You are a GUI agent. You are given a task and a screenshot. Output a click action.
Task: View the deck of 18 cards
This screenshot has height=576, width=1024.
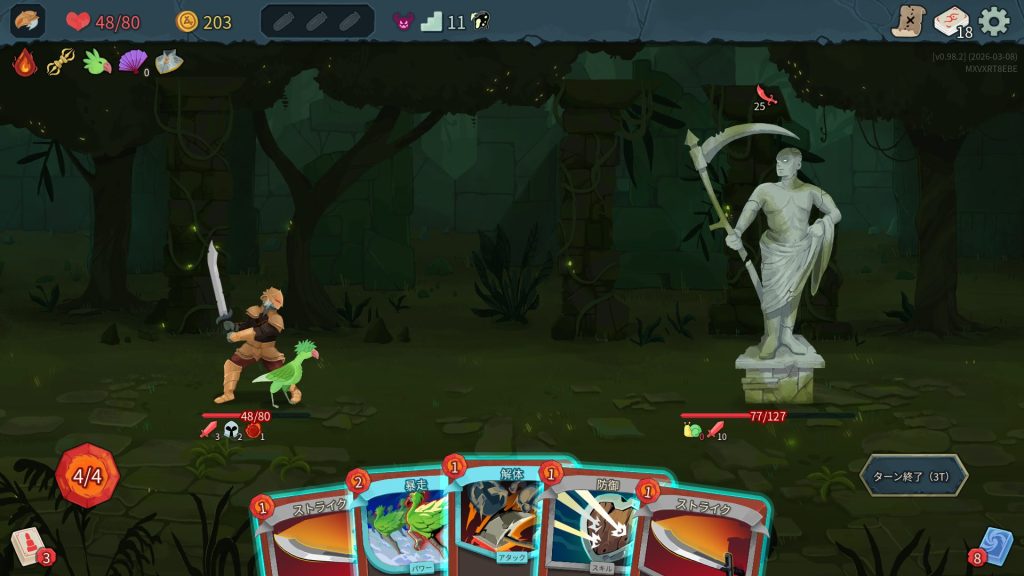tap(951, 21)
